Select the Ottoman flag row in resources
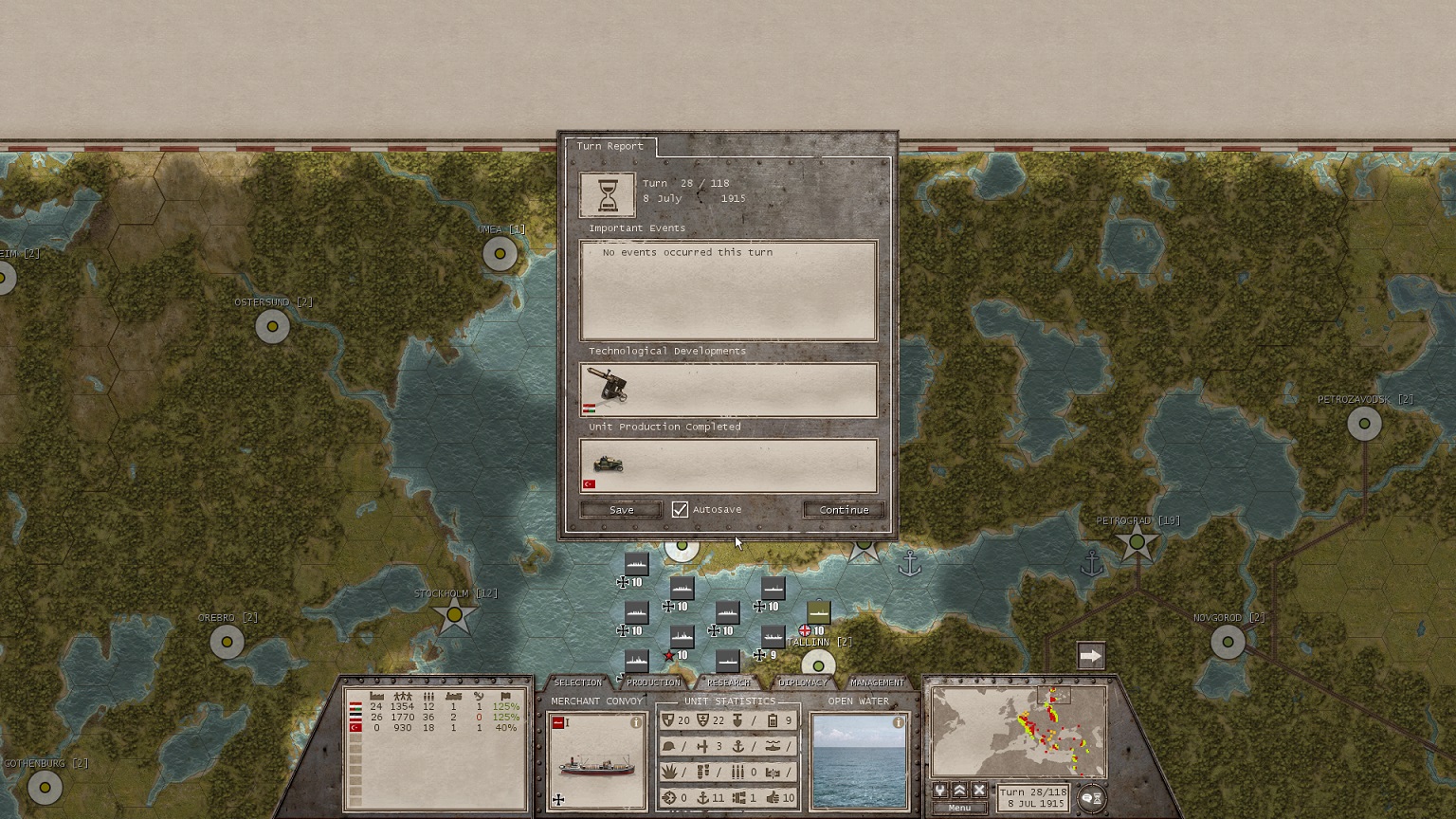This screenshot has width=1456, height=819. tap(356, 728)
